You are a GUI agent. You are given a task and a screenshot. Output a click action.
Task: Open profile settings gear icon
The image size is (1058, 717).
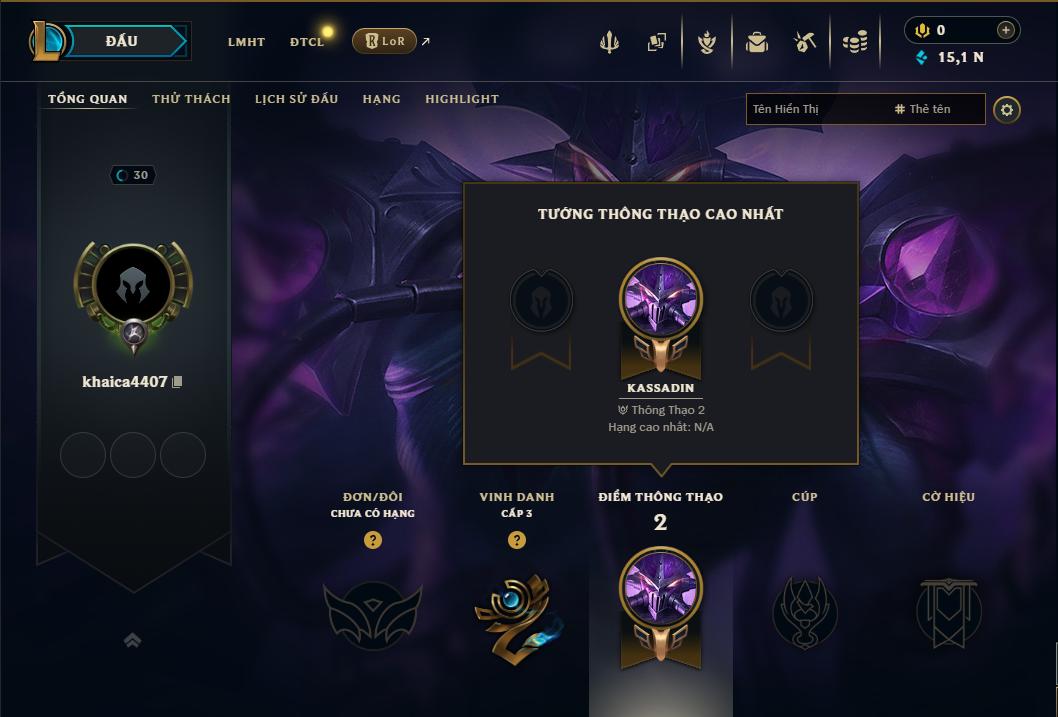(1007, 110)
